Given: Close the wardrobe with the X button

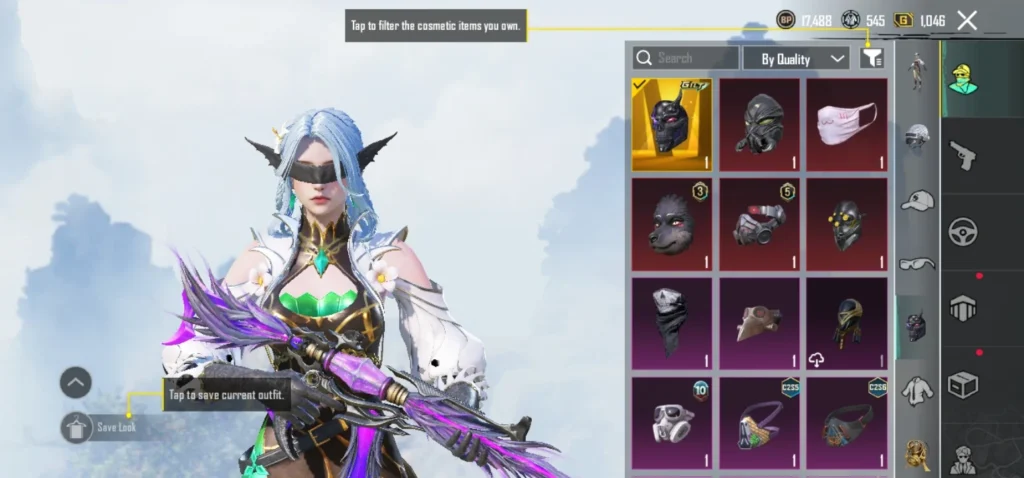Looking at the screenshot, I should click(967, 20).
